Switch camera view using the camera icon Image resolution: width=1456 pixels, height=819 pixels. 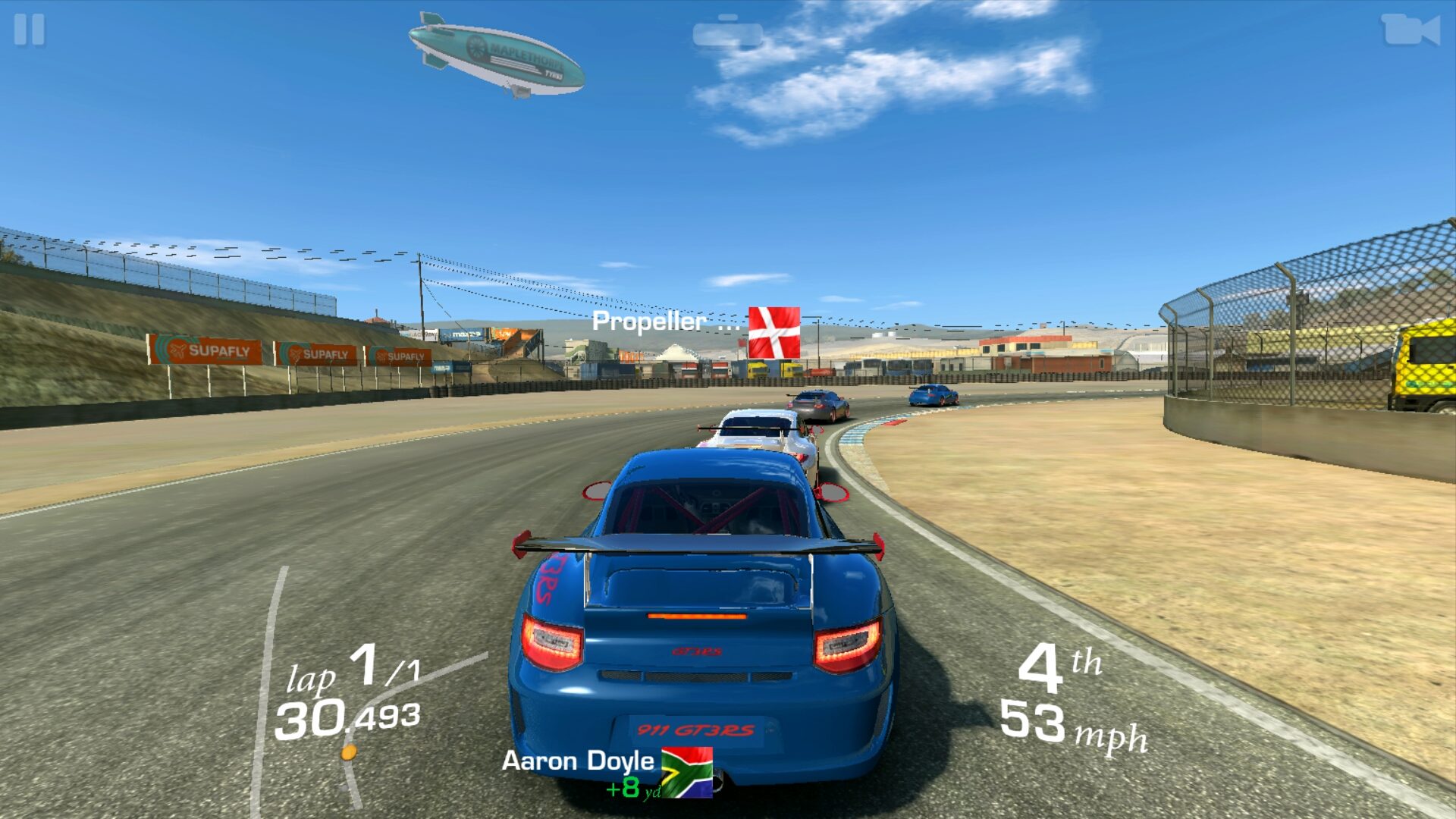pos(1410,31)
